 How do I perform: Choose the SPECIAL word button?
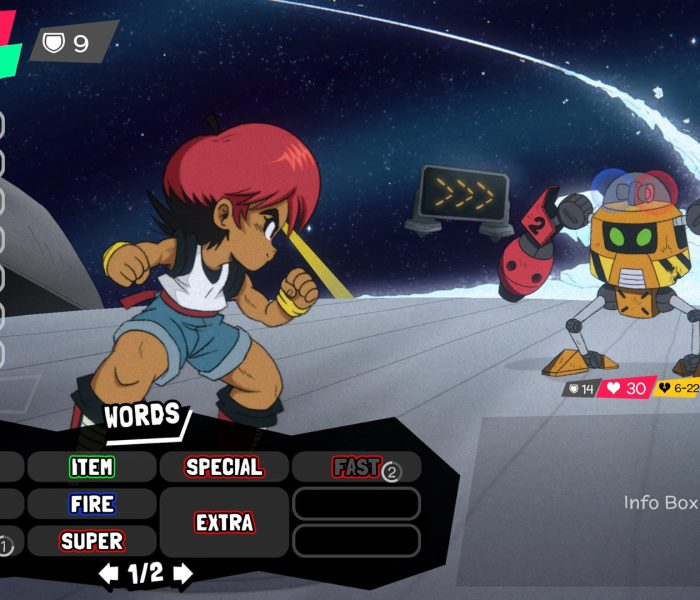(224, 467)
